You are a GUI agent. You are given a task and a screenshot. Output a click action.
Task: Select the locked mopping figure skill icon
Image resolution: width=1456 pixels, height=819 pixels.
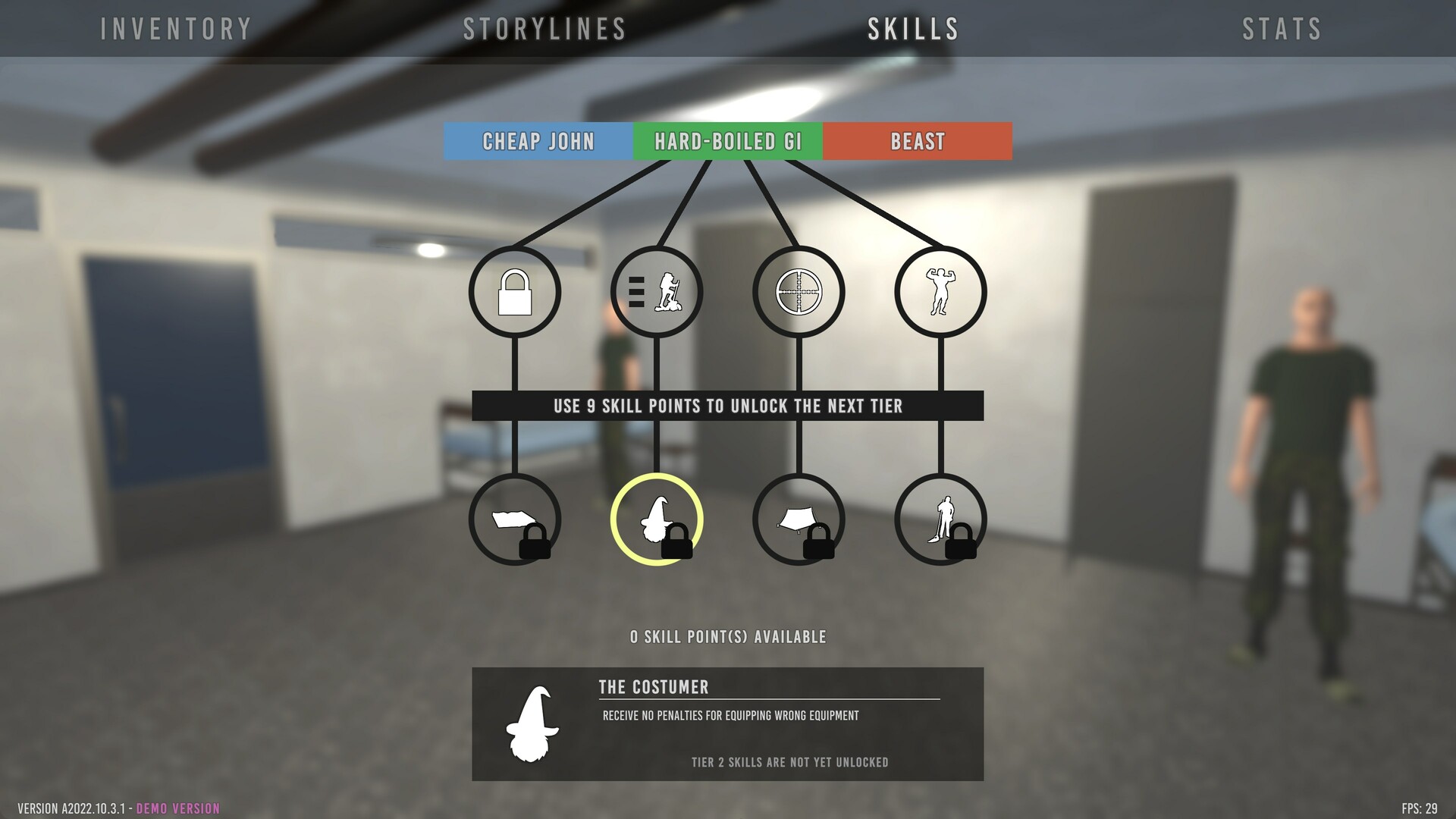click(940, 518)
